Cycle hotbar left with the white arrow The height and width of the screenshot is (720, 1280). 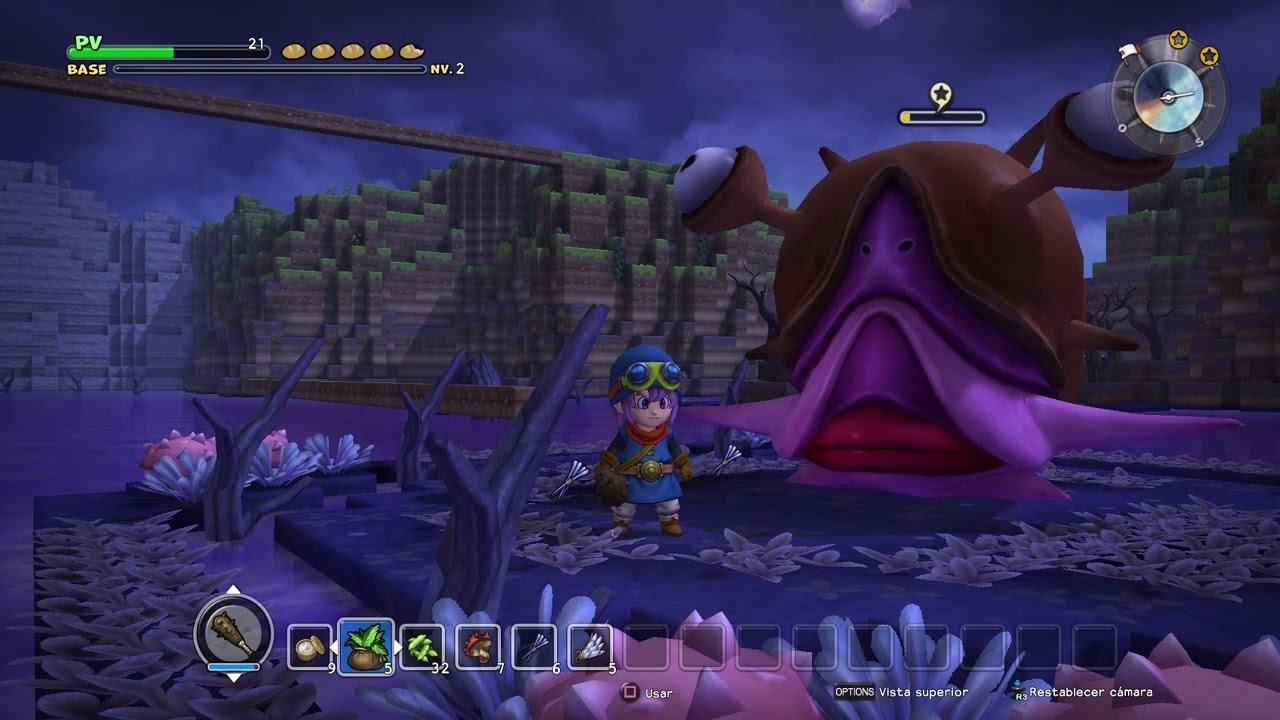tap(335, 647)
